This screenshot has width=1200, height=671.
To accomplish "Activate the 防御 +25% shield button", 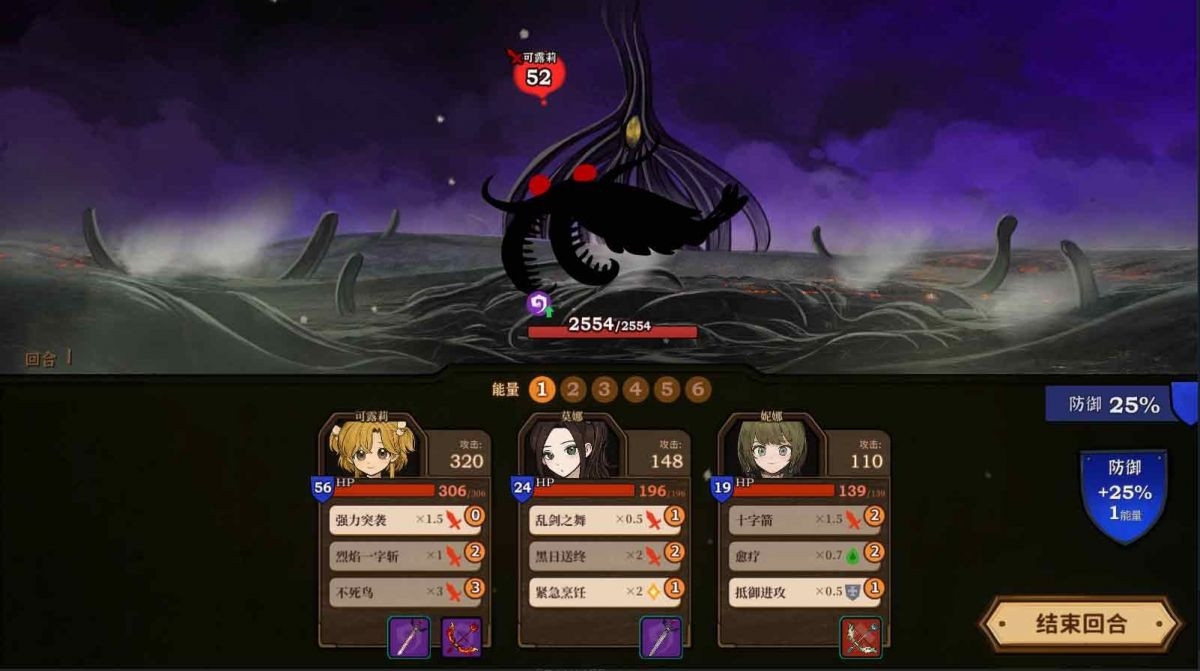I will 1123,493.
